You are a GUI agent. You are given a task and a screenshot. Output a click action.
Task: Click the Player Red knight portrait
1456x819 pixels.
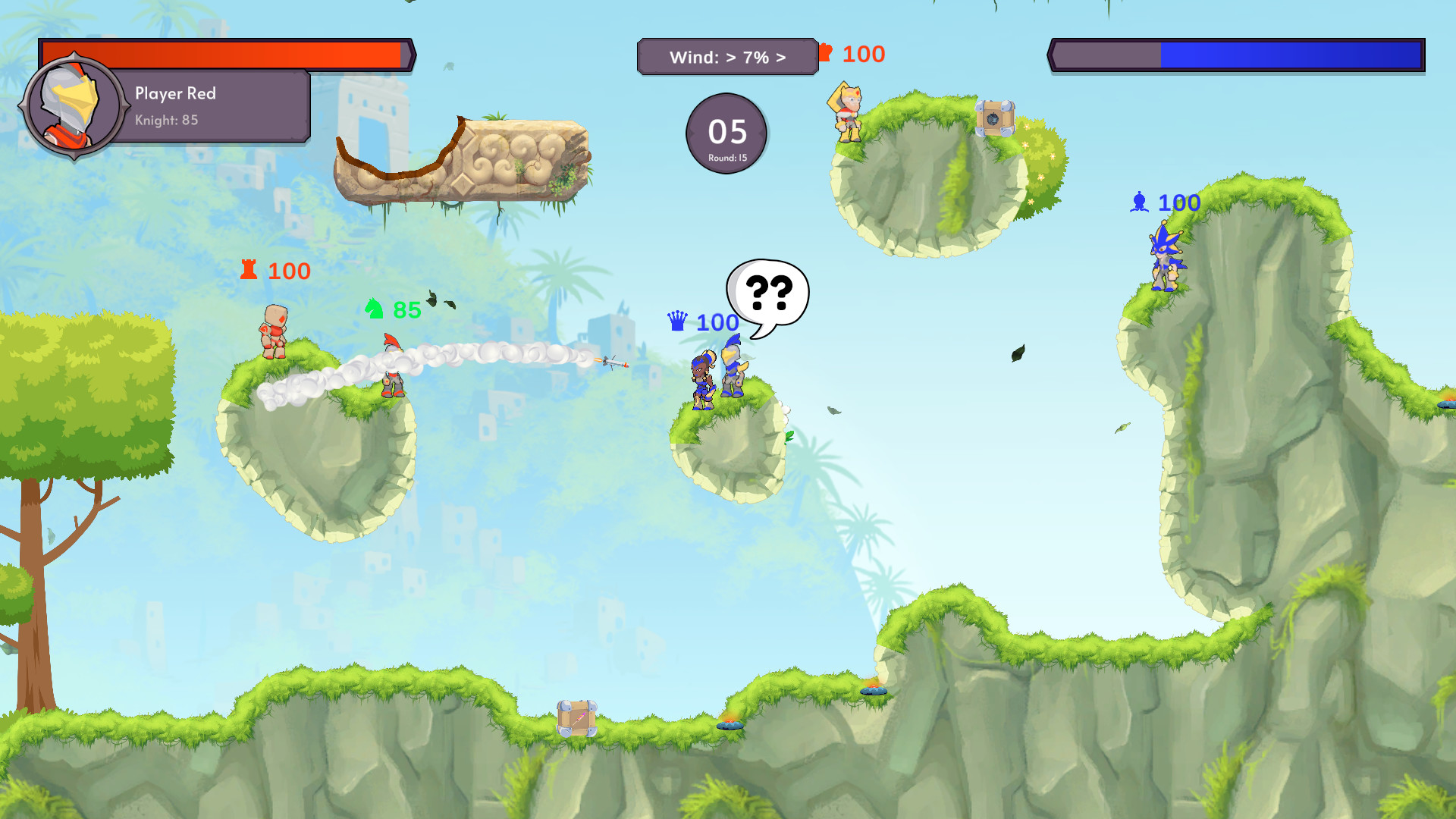(x=74, y=106)
